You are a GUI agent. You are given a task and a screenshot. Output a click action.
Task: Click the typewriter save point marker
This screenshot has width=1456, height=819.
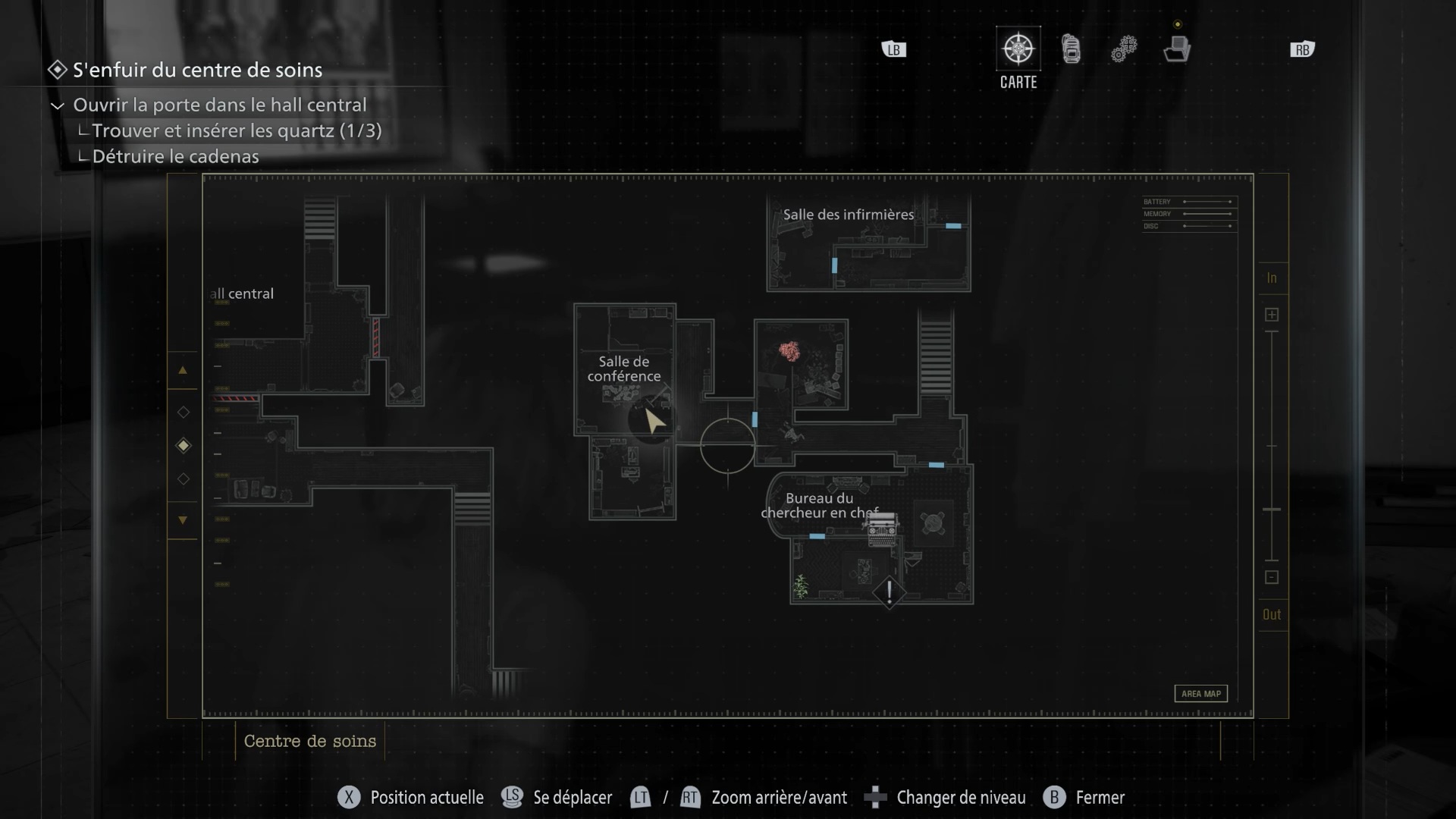click(x=882, y=530)
